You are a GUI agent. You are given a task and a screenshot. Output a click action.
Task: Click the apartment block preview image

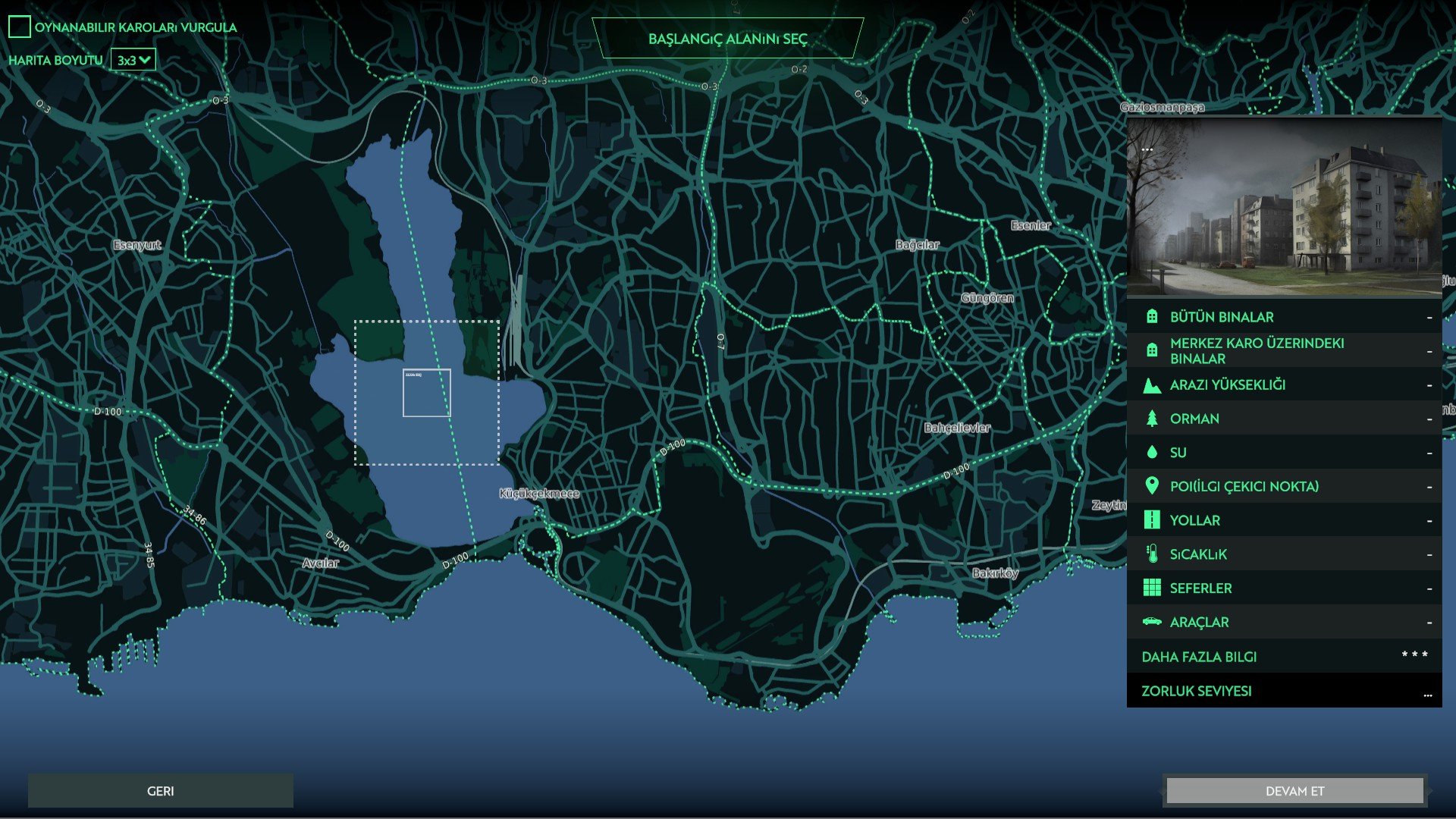[x=1284, y=206]
